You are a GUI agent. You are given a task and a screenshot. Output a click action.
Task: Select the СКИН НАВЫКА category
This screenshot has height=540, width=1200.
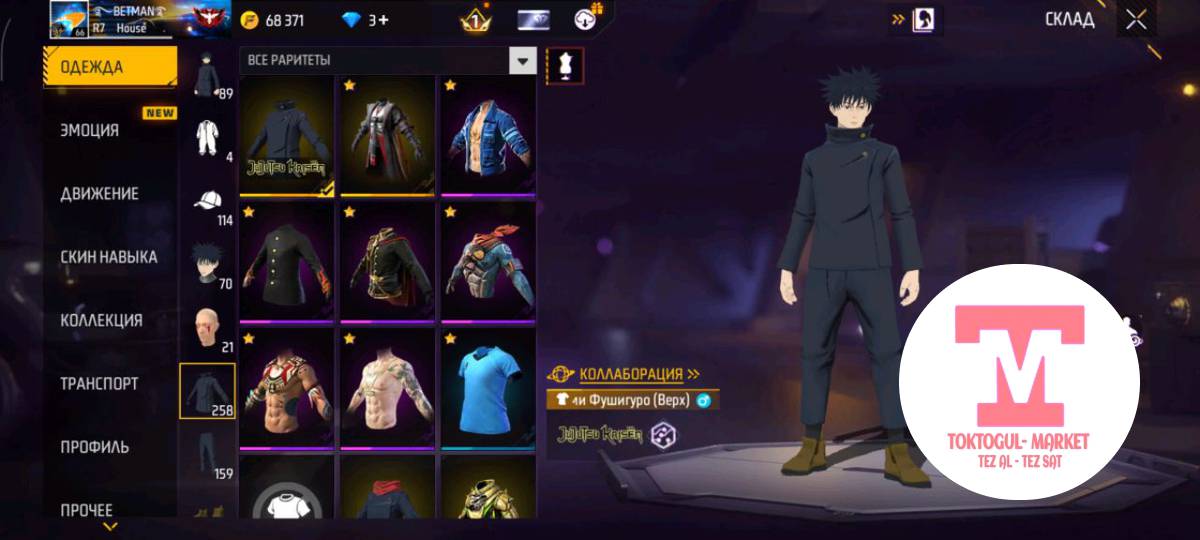tap(108, 257)
